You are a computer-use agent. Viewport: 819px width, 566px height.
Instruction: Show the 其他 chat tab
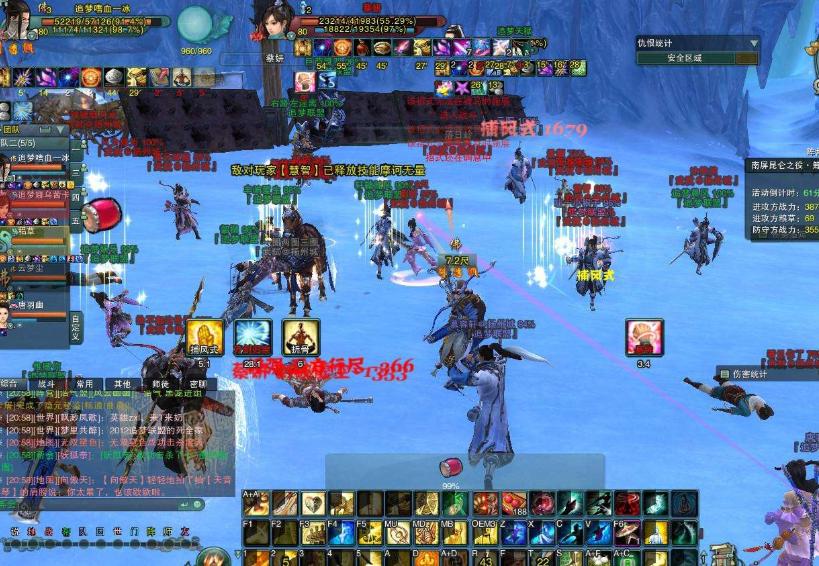tap(122, 383)
